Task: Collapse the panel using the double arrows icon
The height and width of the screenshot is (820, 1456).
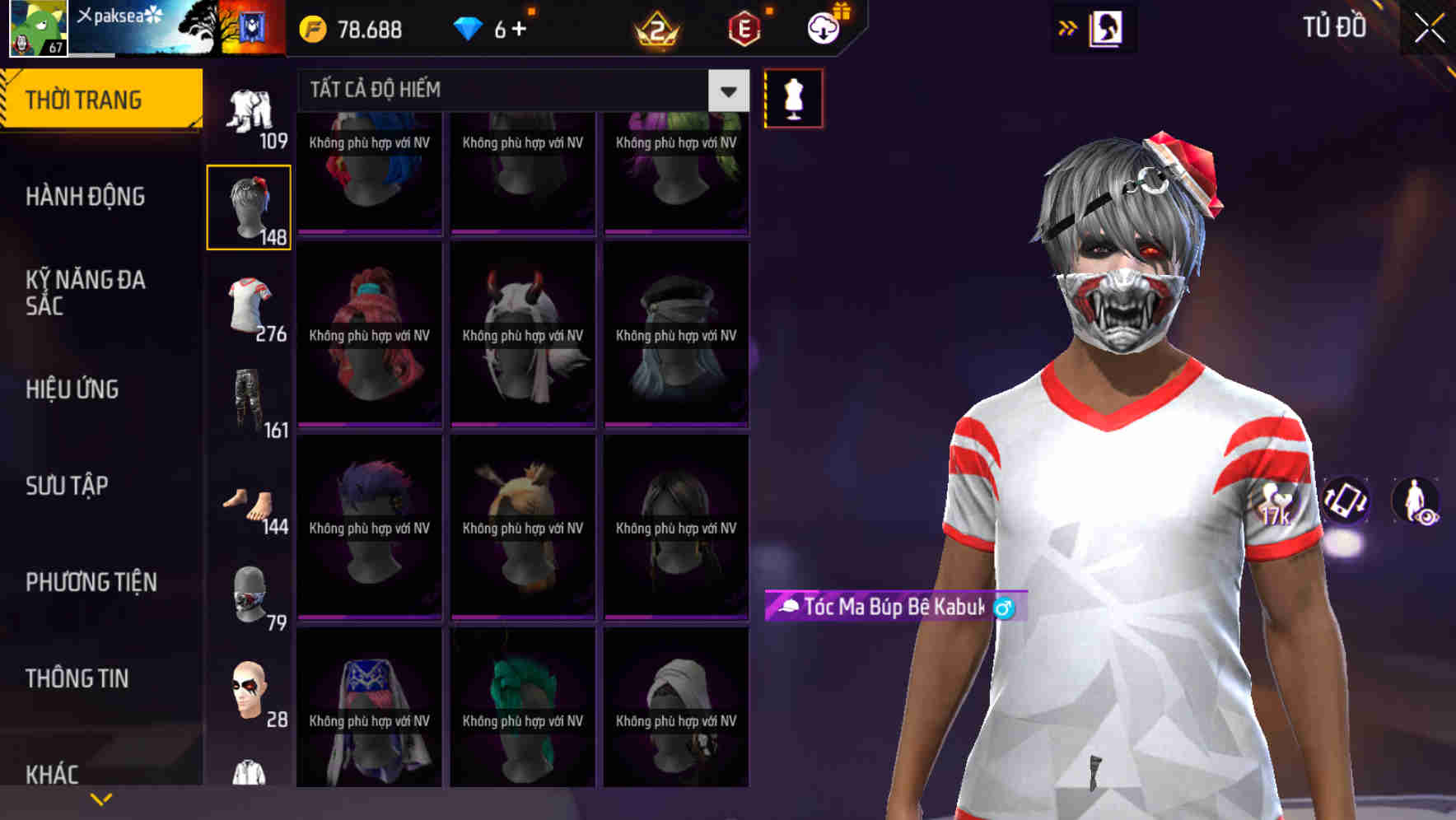Action: coord(1068,27)
